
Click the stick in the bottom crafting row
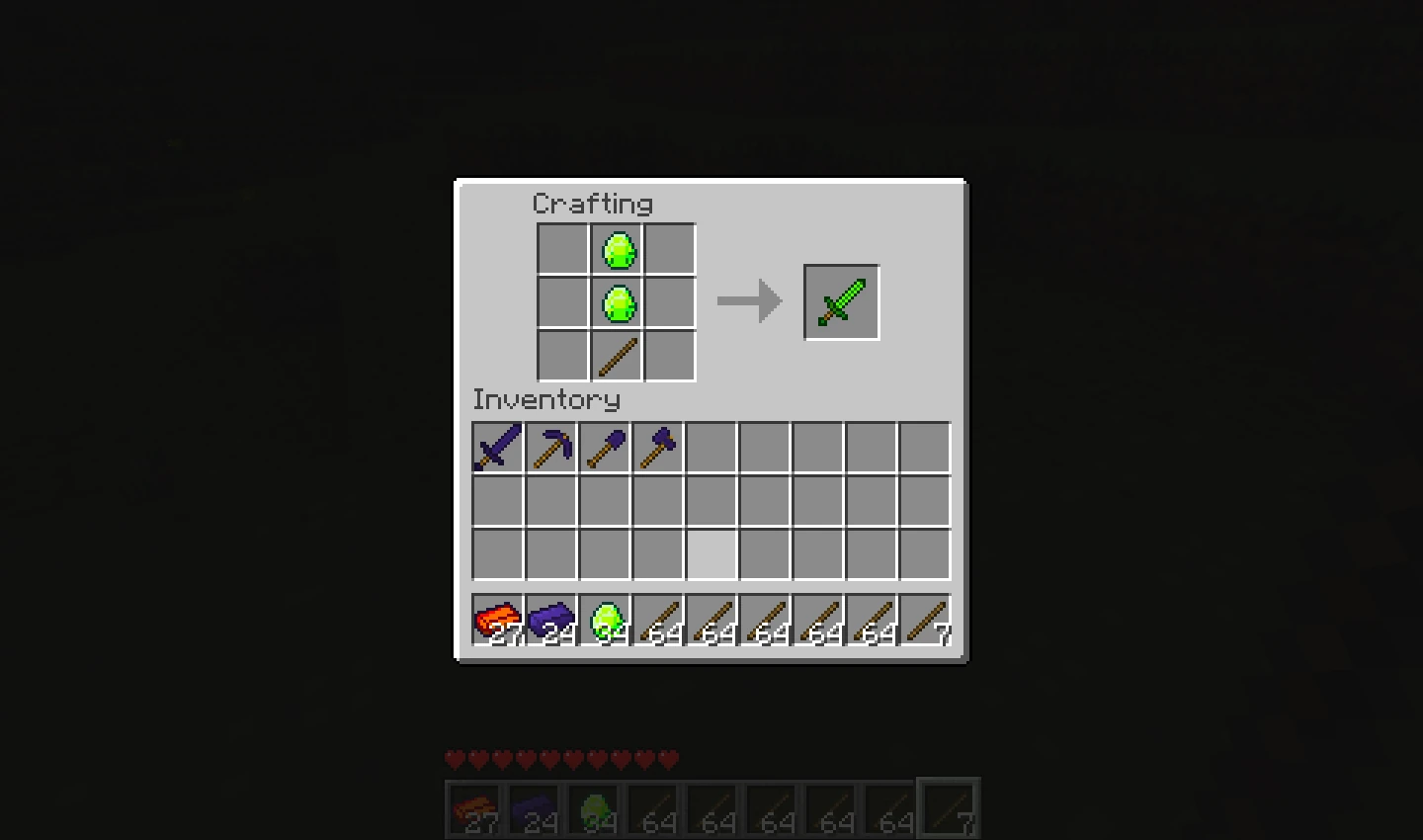pos(617,355)
